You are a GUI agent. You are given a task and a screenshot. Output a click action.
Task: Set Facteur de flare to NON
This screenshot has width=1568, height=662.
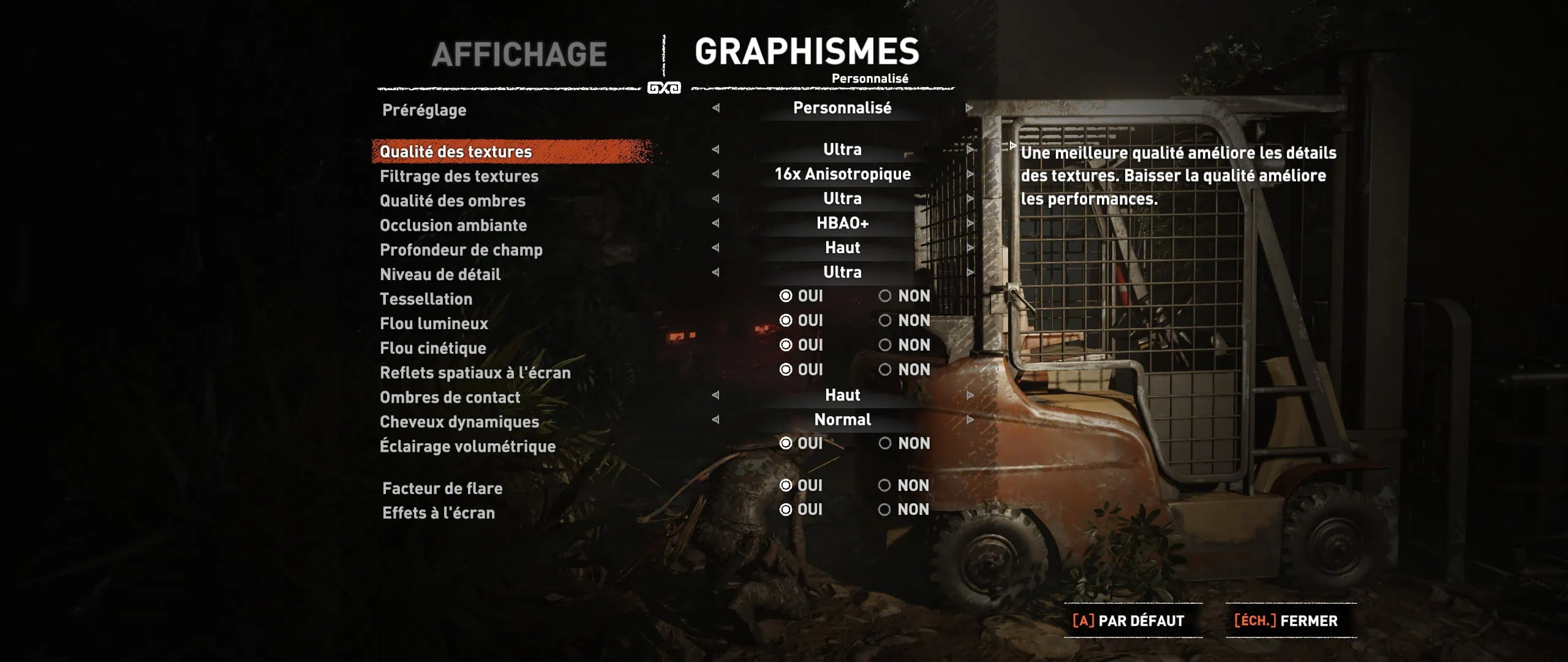pos(884,485)
